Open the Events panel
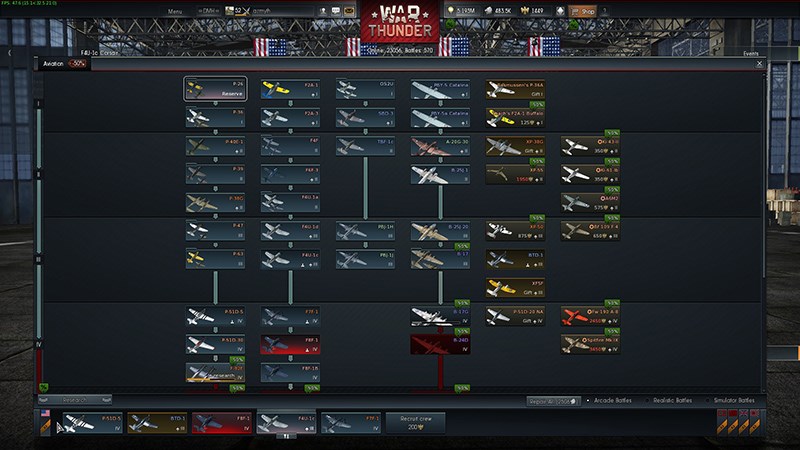Image resolution: width=800 pixels, height=450 pixels. point(751,53)
